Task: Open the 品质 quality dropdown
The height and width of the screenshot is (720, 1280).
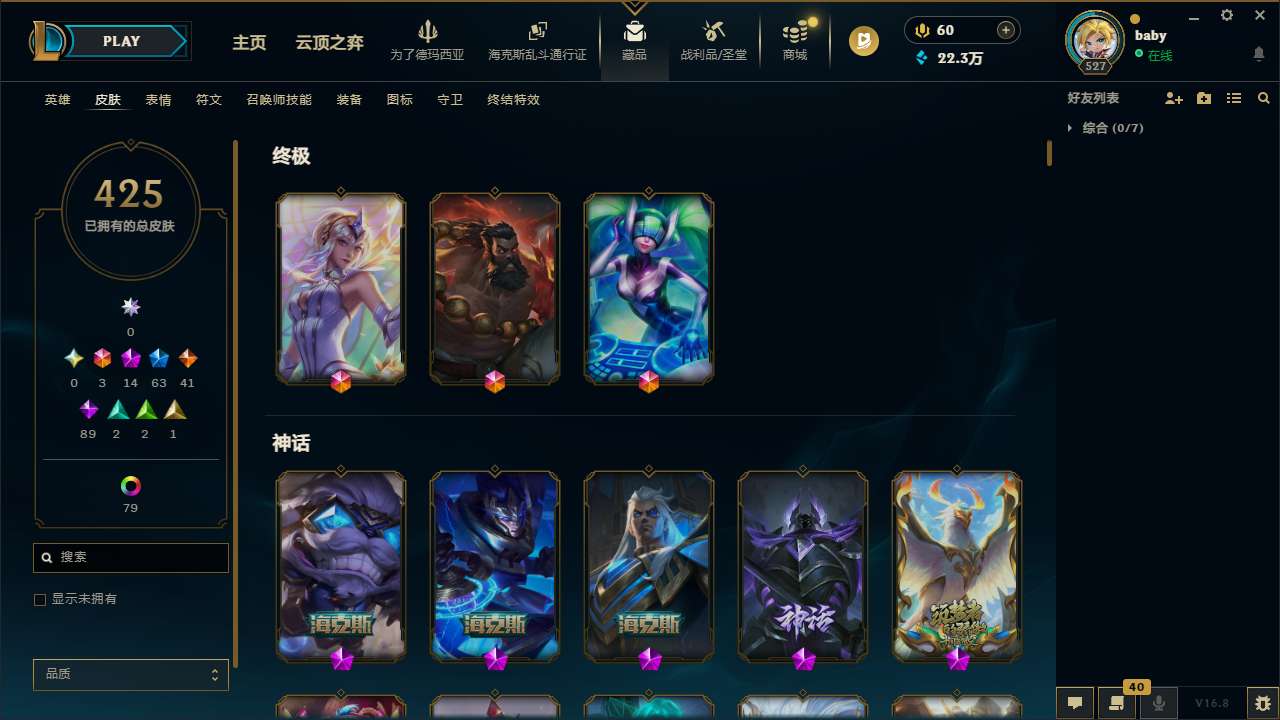Action: coord(130,674)
